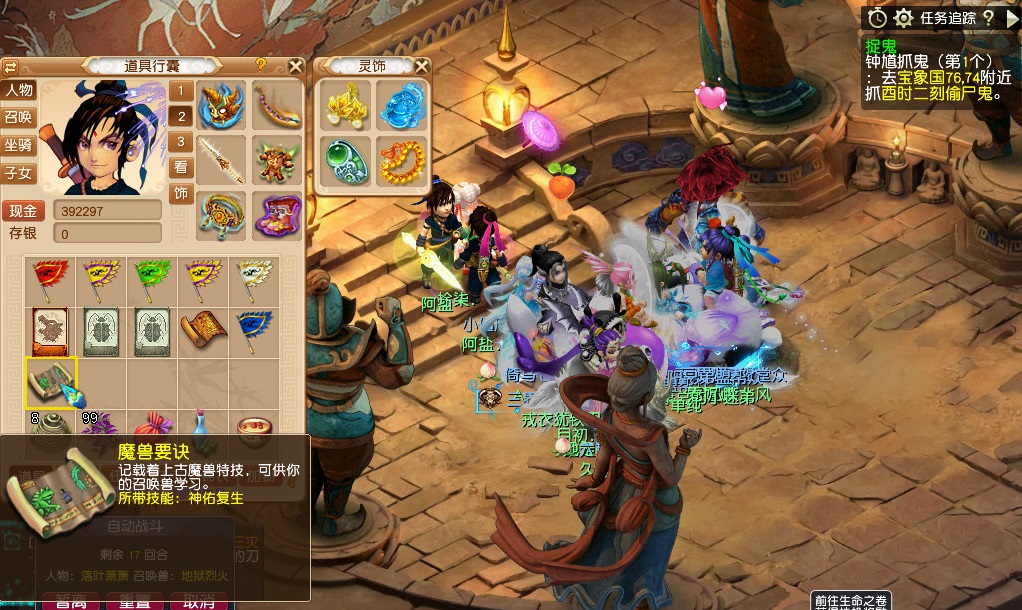Click the 看 view button

[181, 167]
